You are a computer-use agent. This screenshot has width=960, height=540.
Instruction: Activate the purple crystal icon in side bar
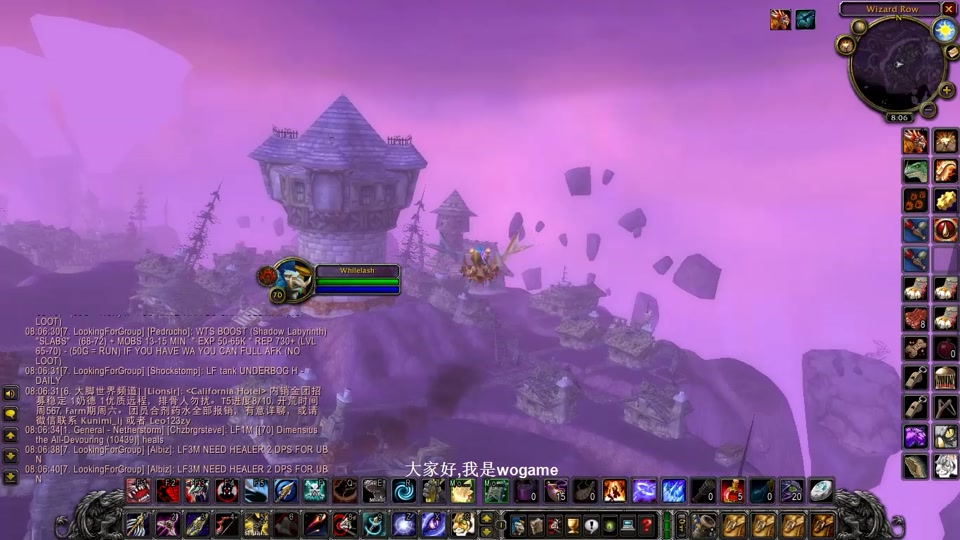916,437
